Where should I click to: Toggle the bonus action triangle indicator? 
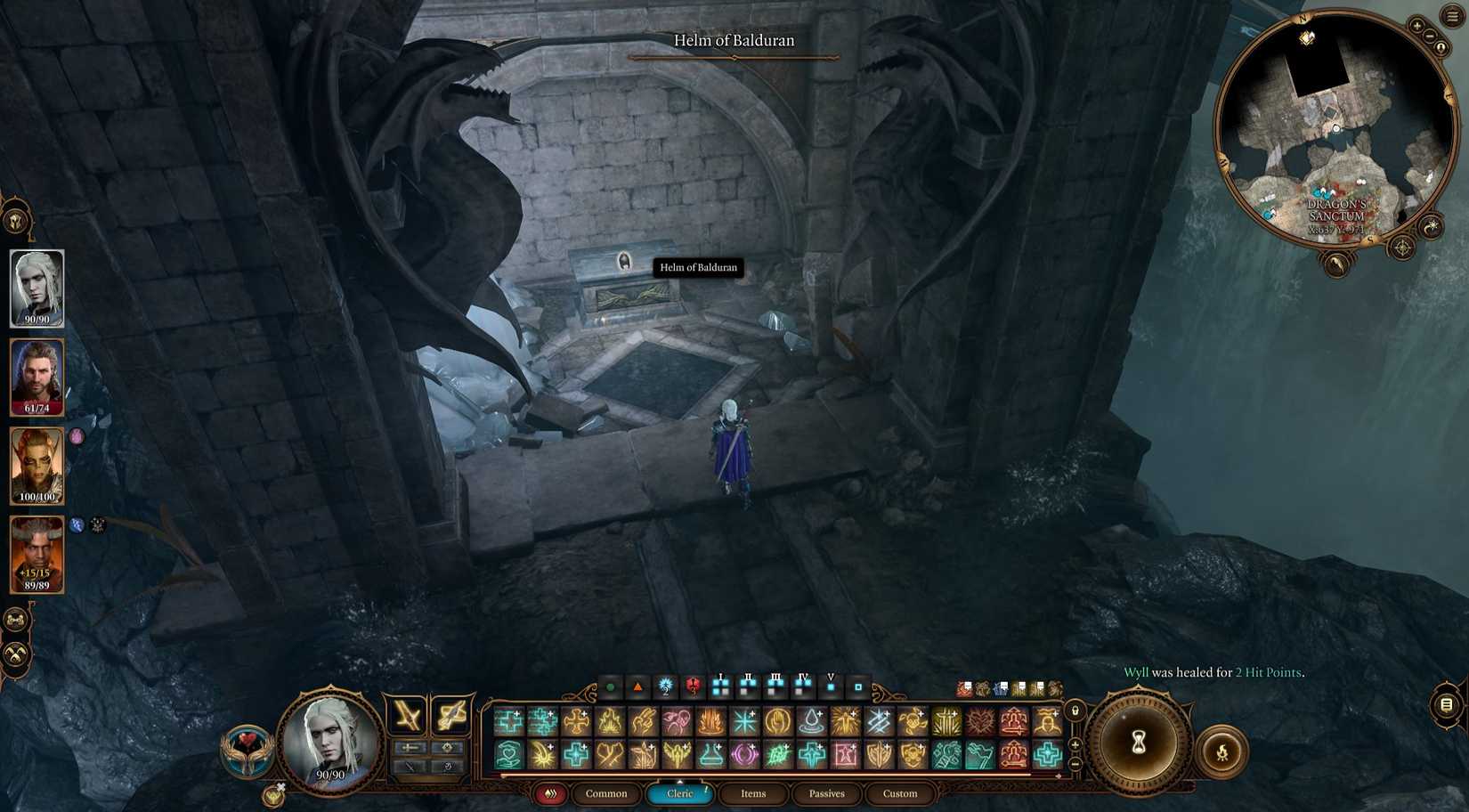coord(638,686)
